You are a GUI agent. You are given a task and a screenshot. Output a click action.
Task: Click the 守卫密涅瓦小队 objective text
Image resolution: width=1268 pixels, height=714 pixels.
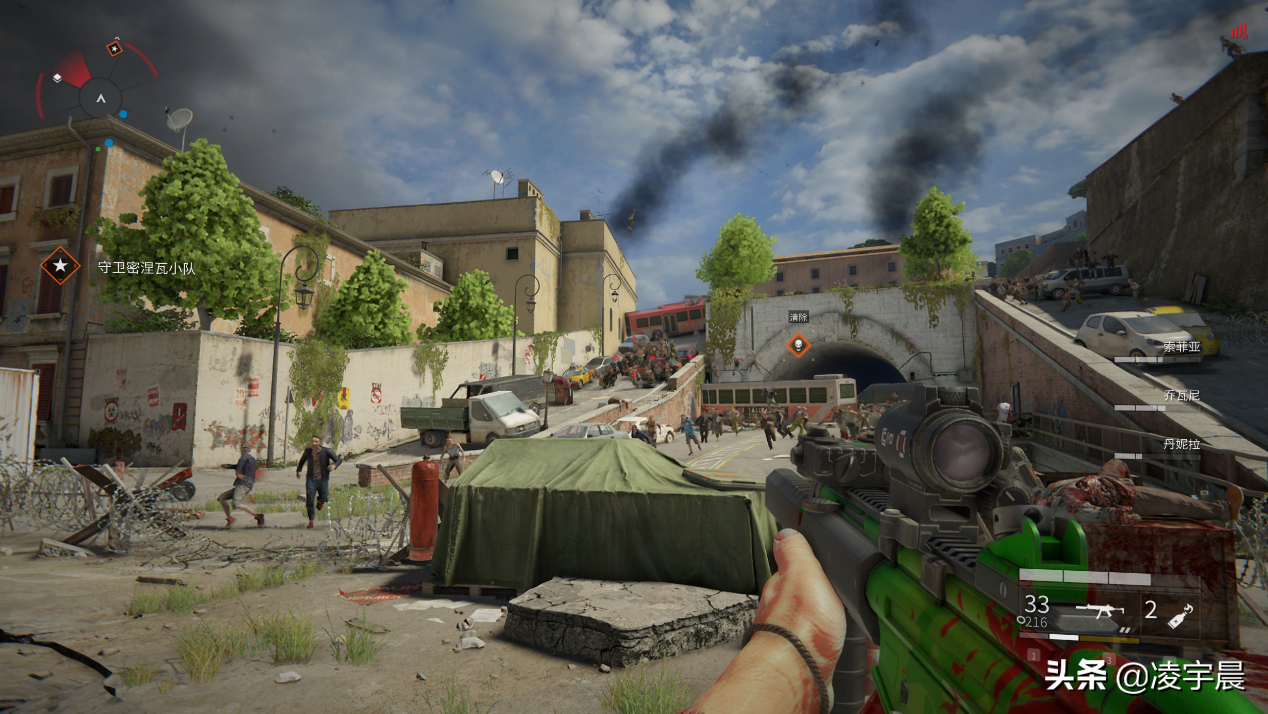point(146,267)
